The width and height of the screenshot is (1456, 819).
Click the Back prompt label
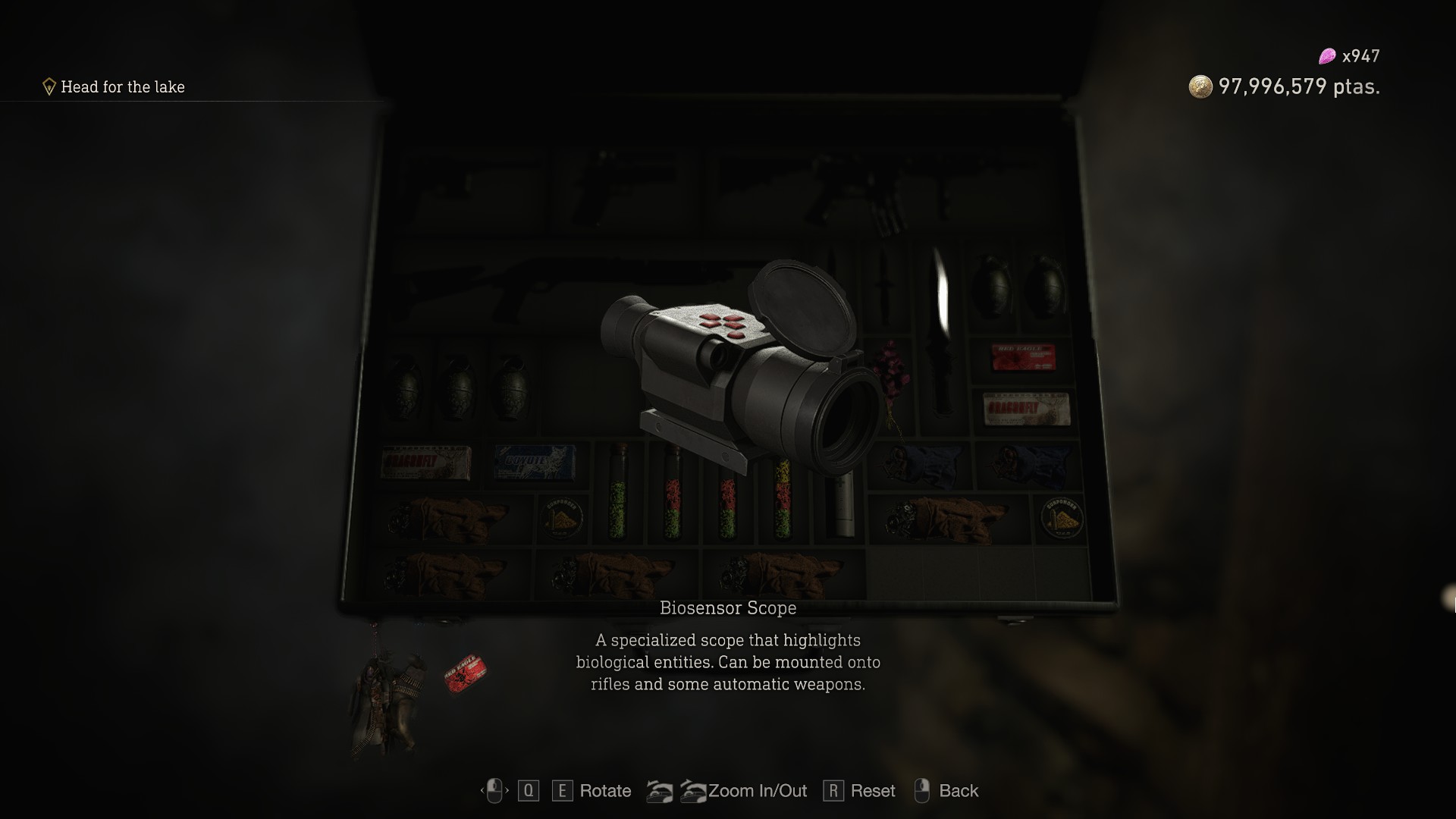(958, 791)
